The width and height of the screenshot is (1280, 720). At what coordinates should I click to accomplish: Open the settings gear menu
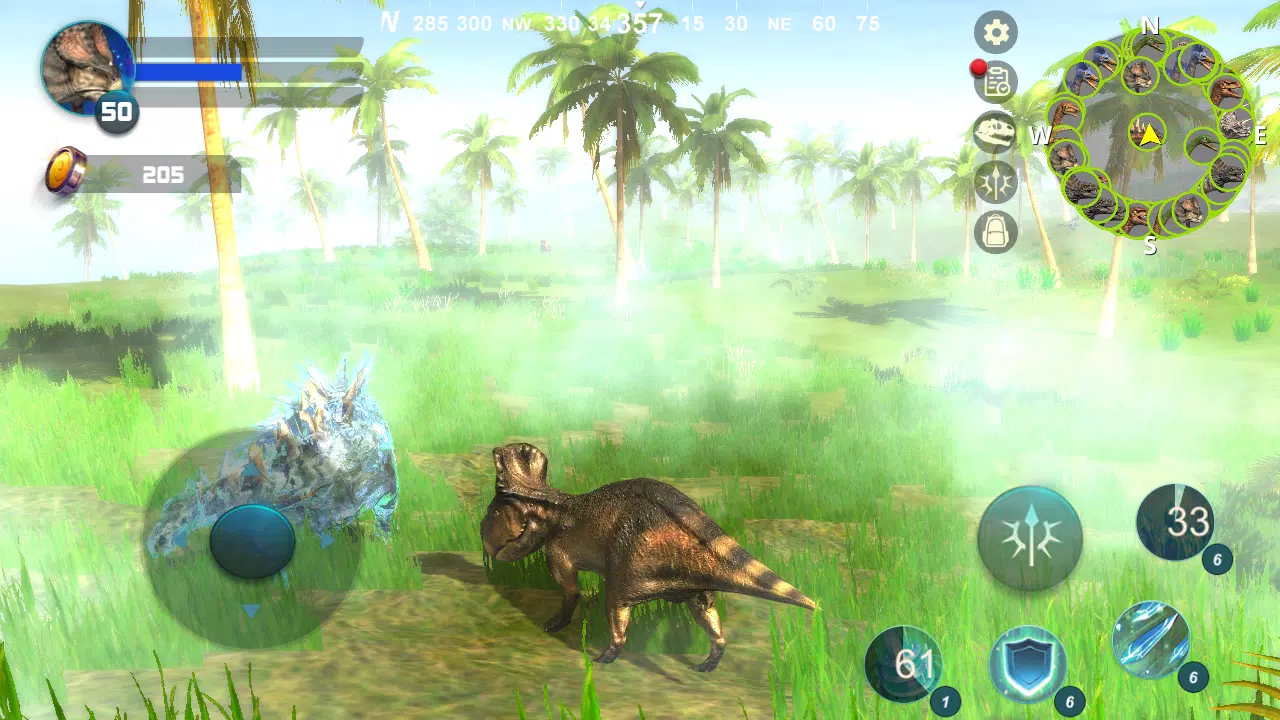994,33
